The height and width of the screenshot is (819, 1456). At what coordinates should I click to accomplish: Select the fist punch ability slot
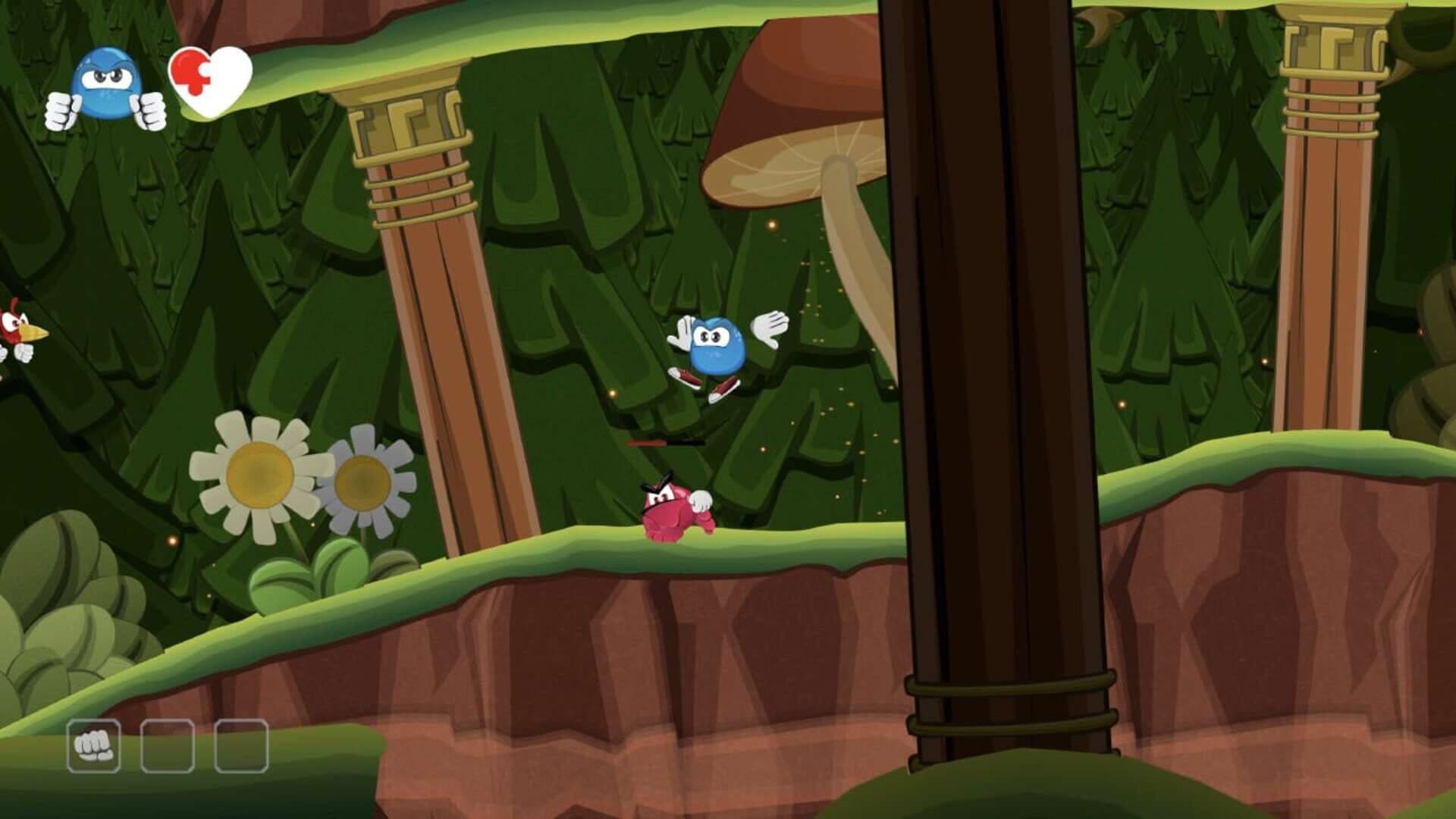[93, 746]
